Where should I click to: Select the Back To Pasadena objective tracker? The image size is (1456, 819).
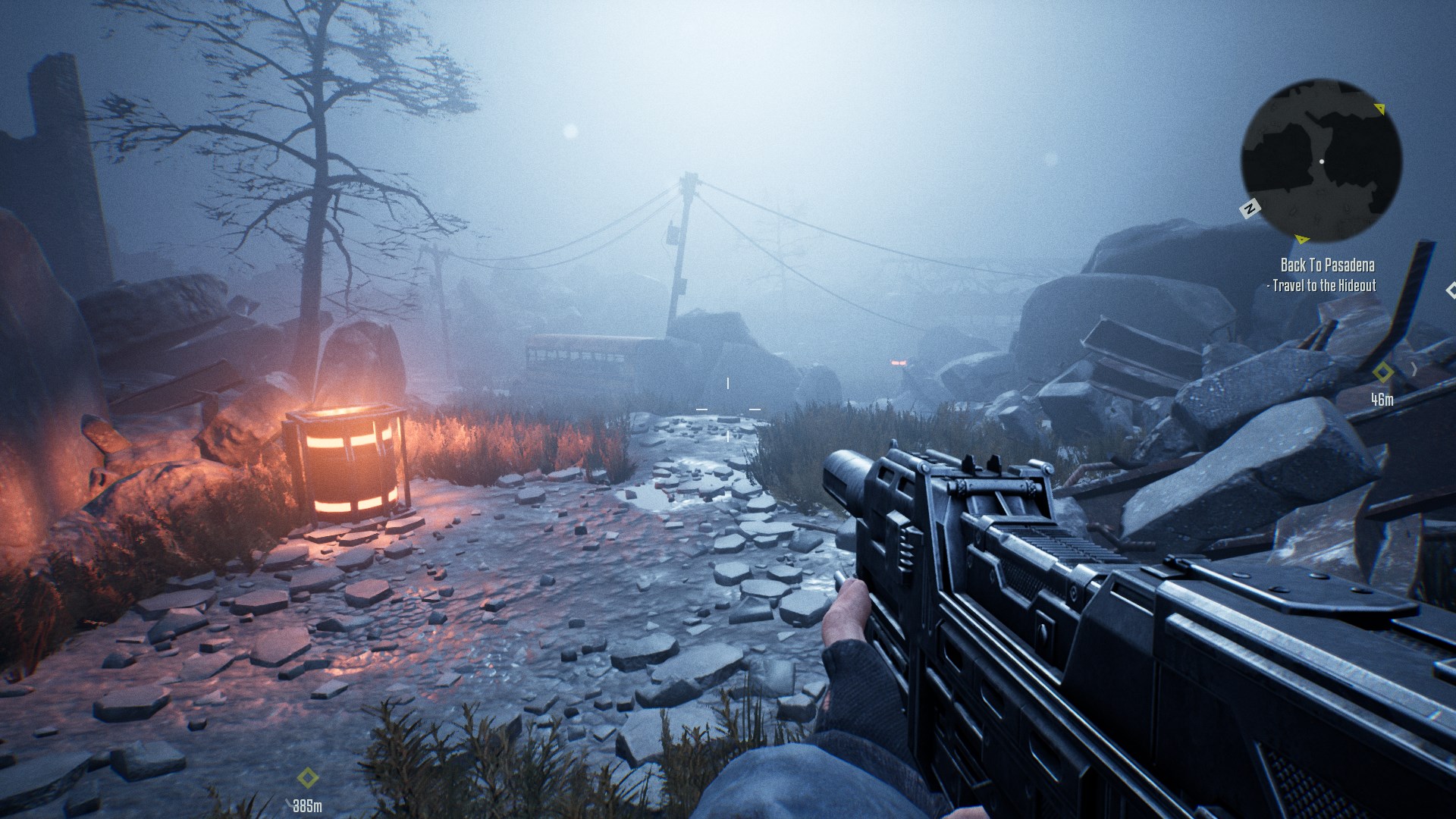pyautogui.click(x=1327, y=265)
